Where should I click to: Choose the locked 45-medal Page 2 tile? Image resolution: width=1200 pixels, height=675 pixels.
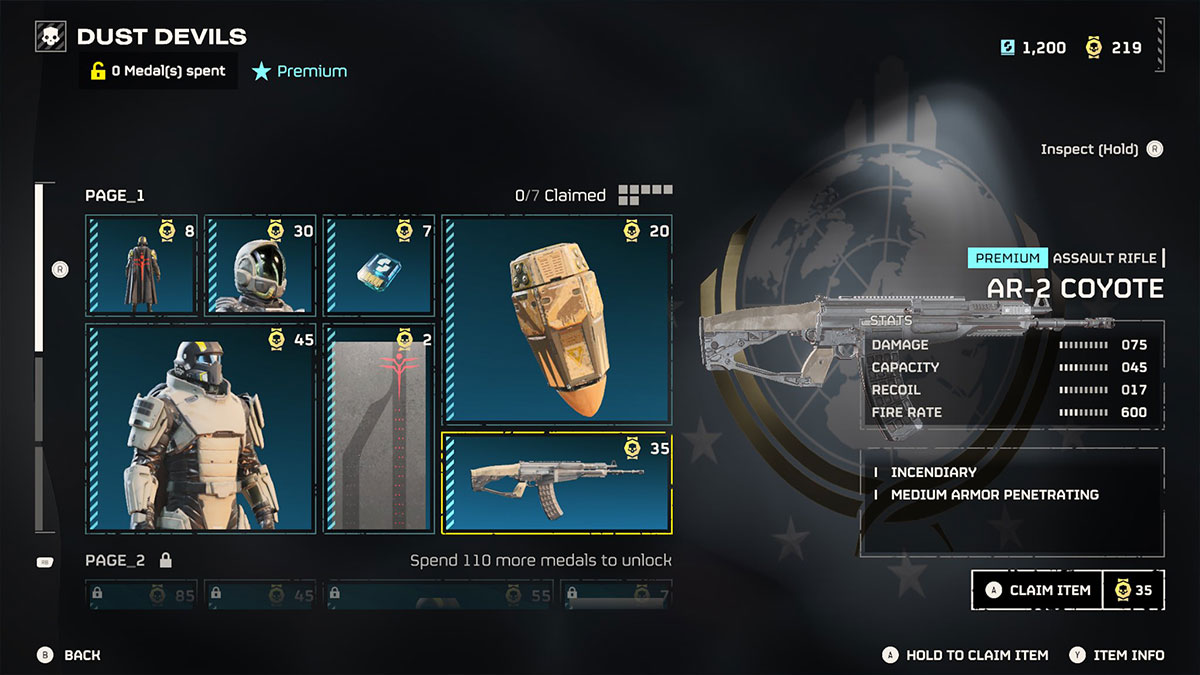[260, 595]
